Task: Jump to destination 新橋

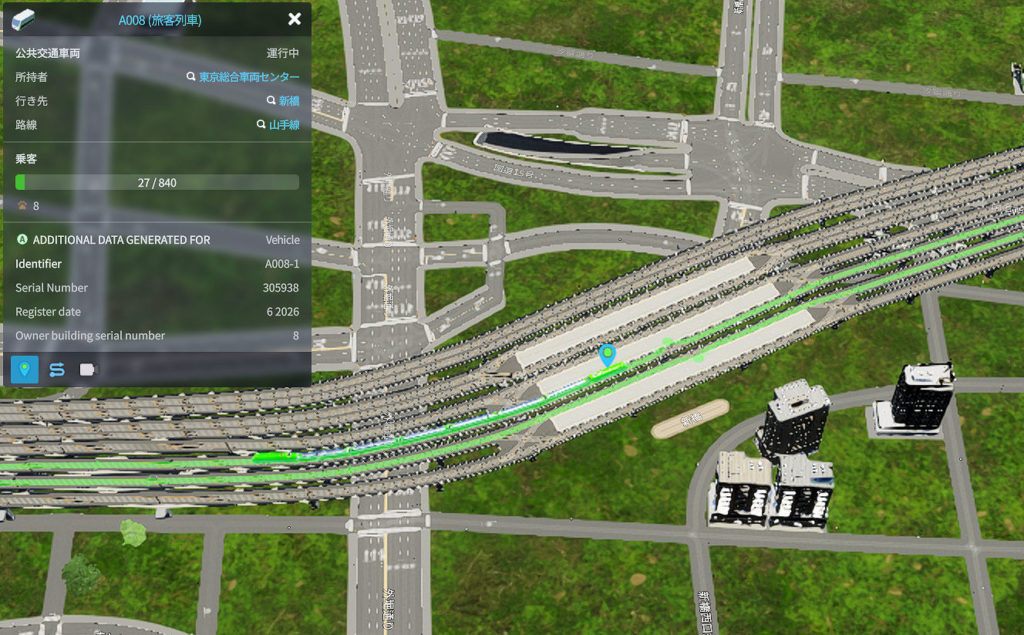Action: click(288, 101)
